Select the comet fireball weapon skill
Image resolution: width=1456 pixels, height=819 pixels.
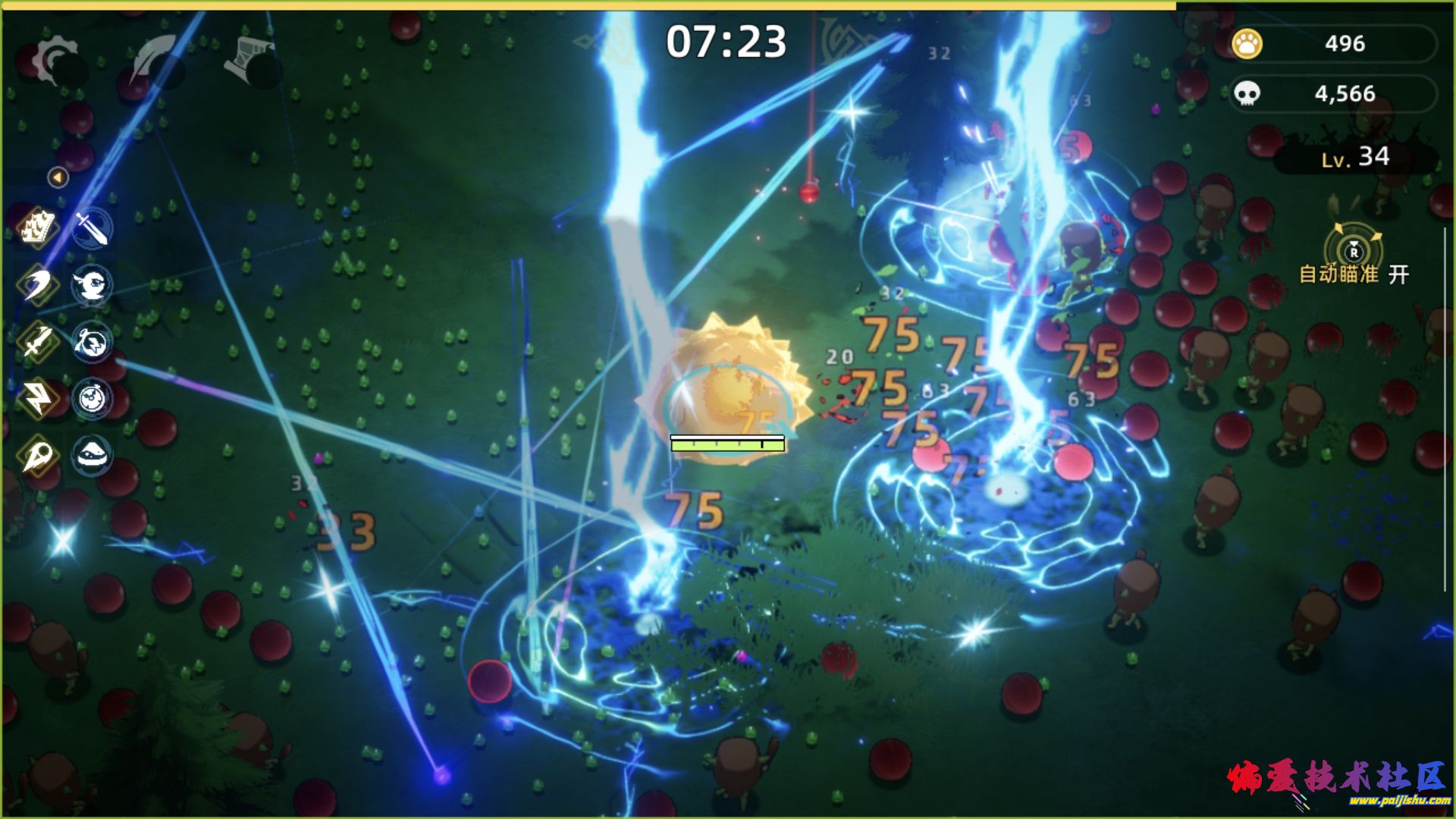pos(37,455)
